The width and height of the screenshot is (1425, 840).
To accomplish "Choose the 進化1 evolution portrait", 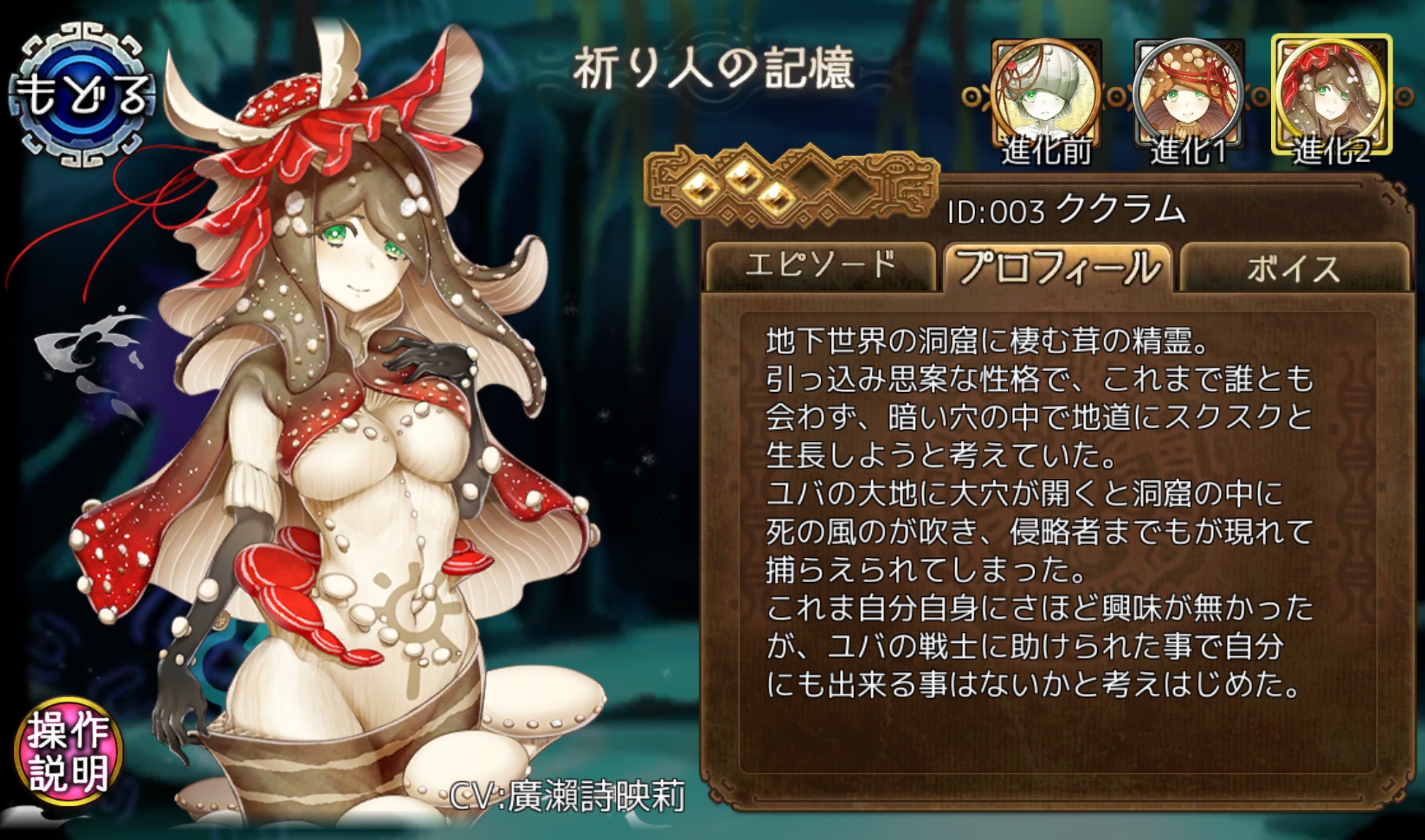I will tap(1189, 99).
